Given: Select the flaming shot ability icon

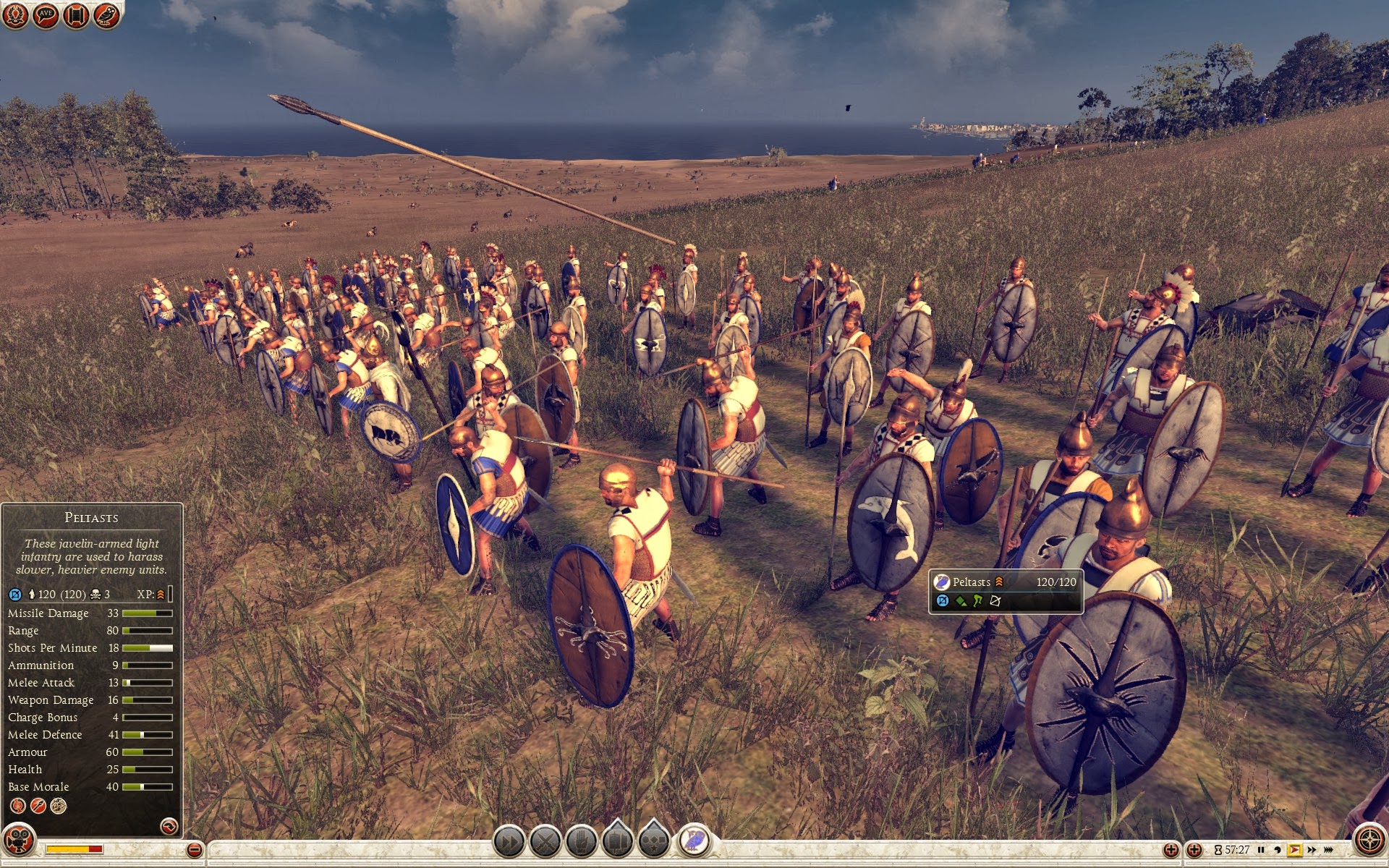Looking at the screenshot, I should (18, 806).
